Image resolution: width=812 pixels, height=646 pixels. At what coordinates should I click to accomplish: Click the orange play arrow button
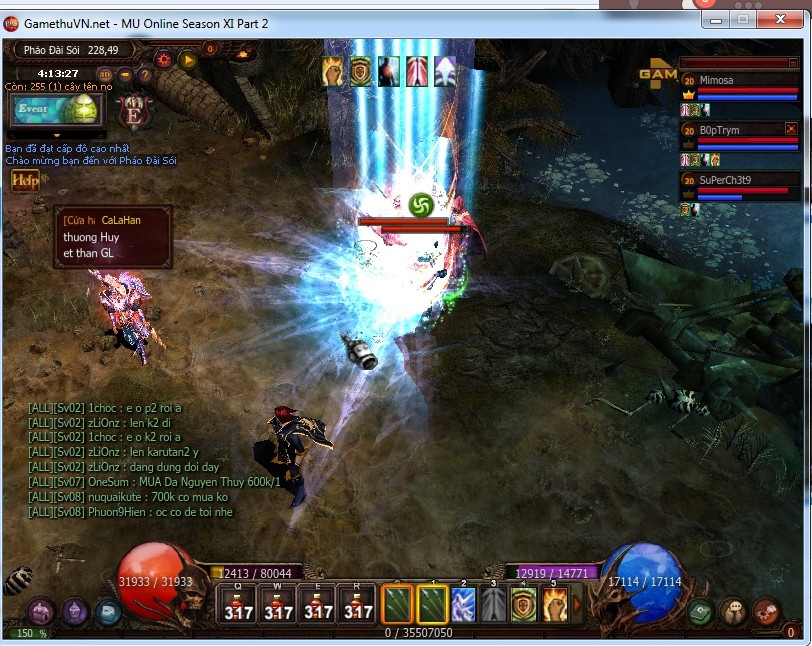(188, 59)
